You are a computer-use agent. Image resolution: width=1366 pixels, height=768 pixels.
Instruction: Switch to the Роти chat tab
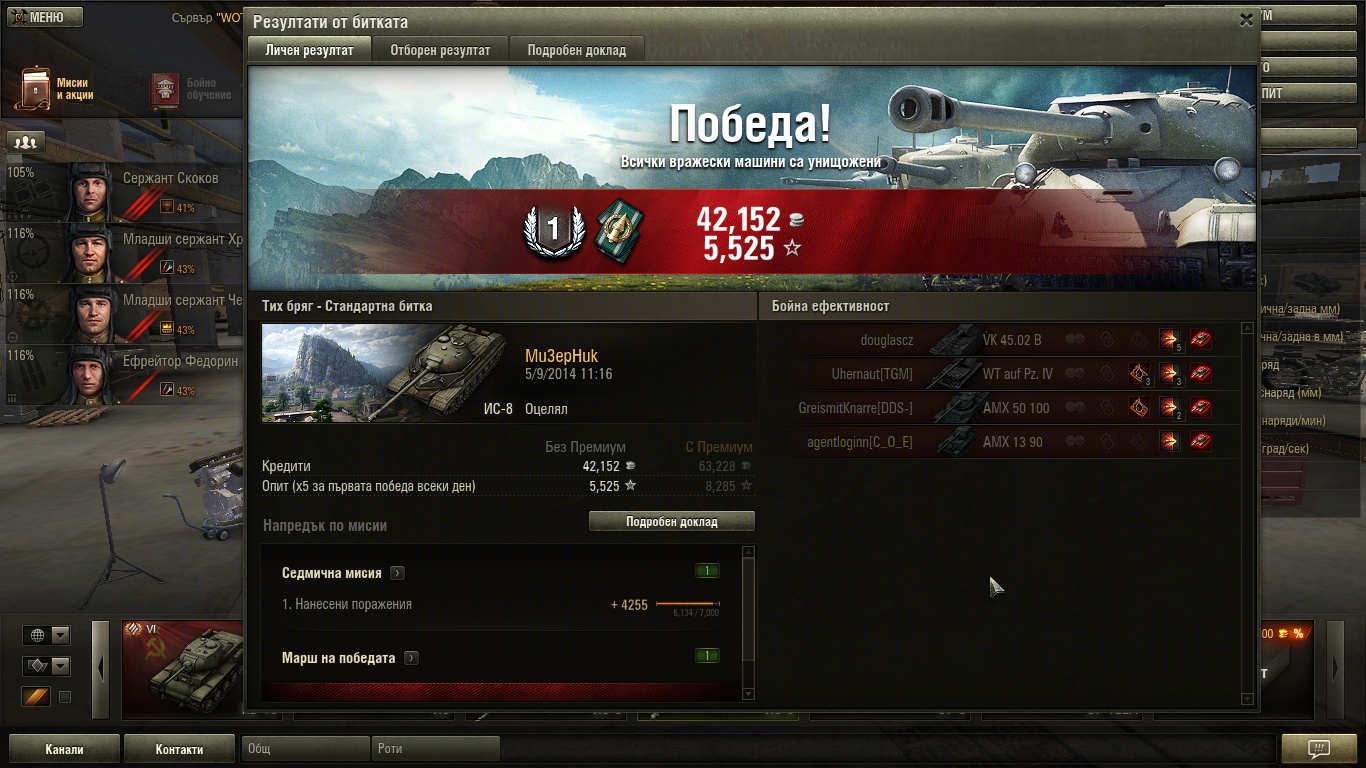[x=436, y=749]
